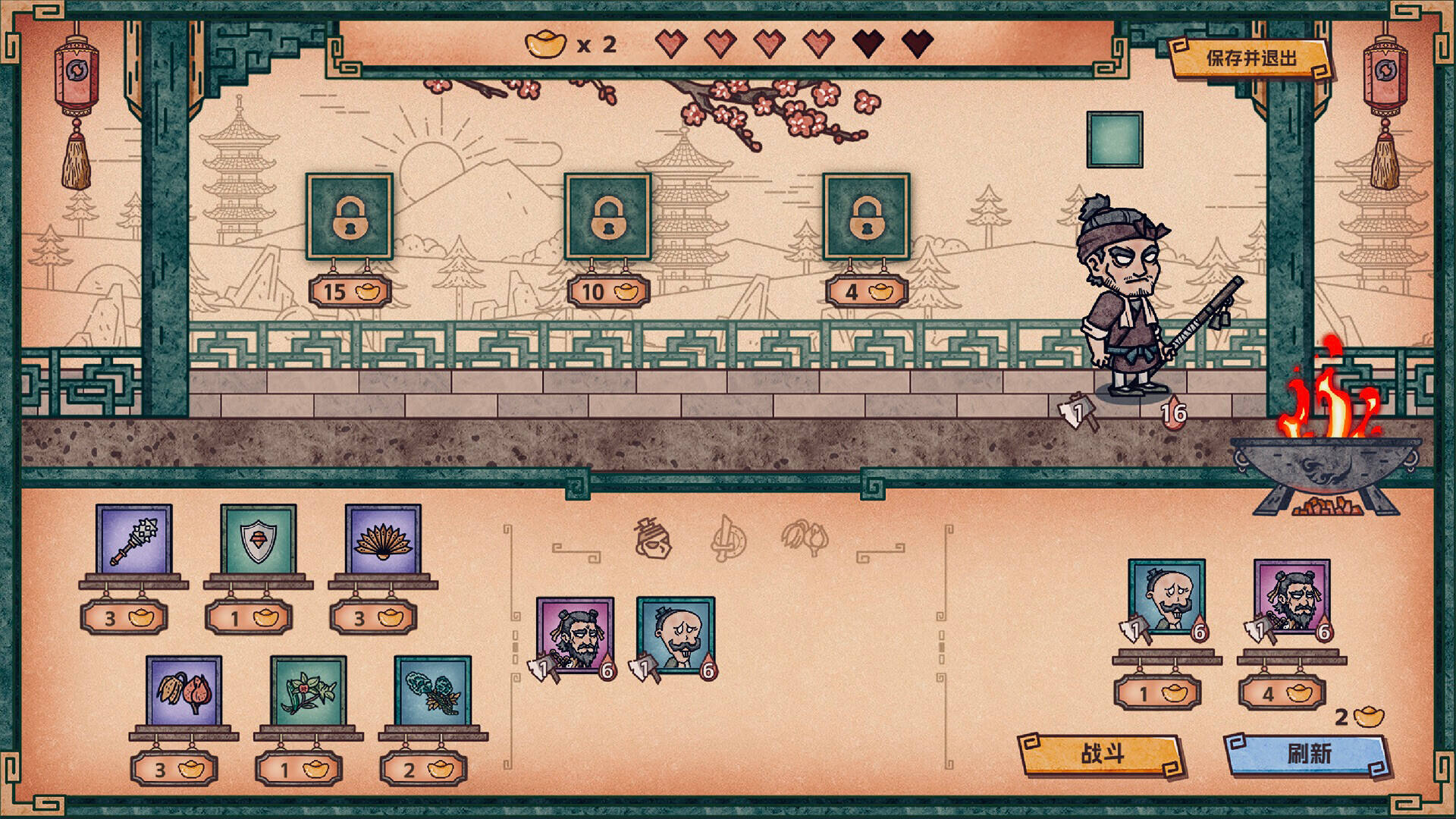Start the battle with 战斗 button
This screenshot has height=819, width=1456.
(1101, 754)
